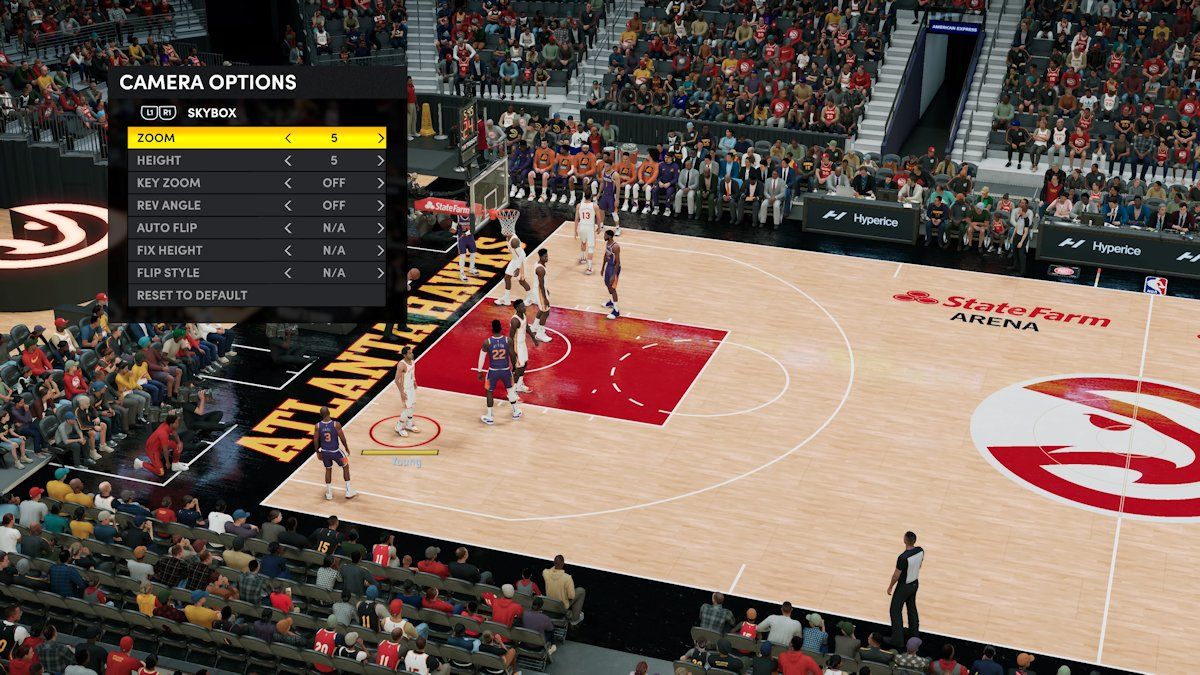Viewport: 1200px width, 675px height.
Task: Change Rev Angle with its right arrow
Action: click(x=380, y=205)
